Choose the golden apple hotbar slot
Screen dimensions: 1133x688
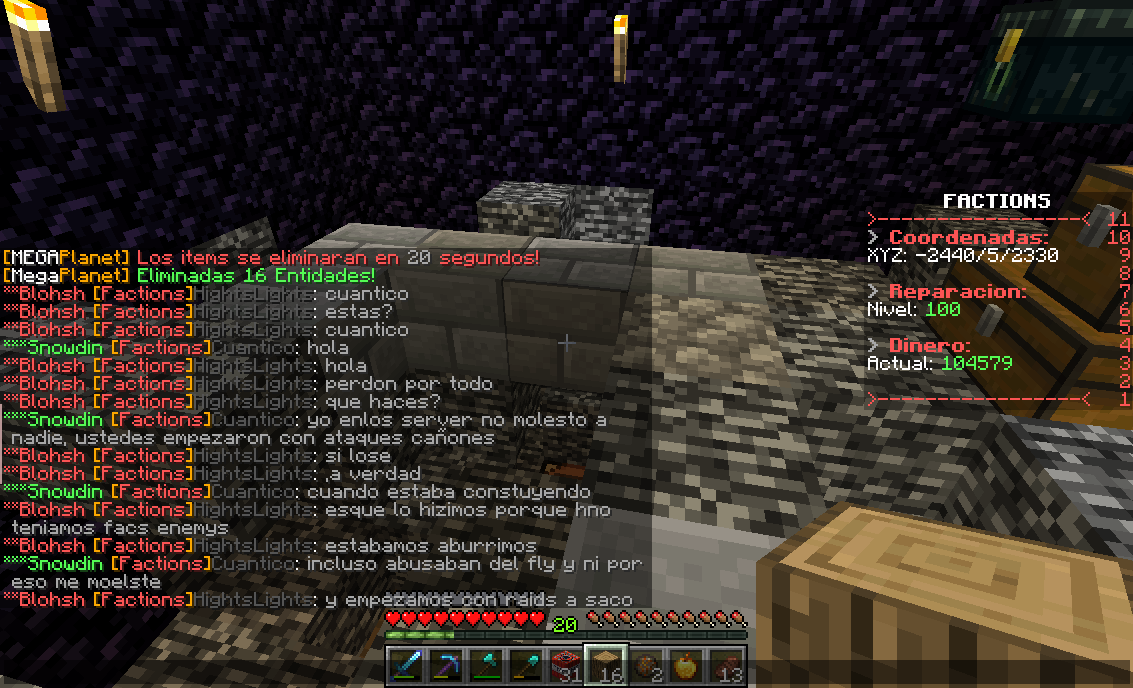click(687, 665)
